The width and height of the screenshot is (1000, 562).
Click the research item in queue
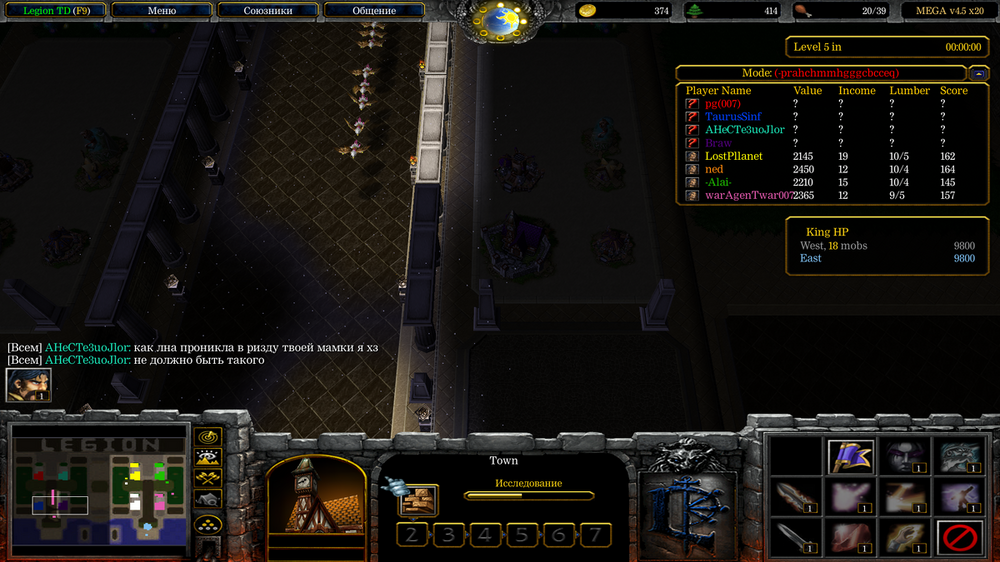click(420, 500)
